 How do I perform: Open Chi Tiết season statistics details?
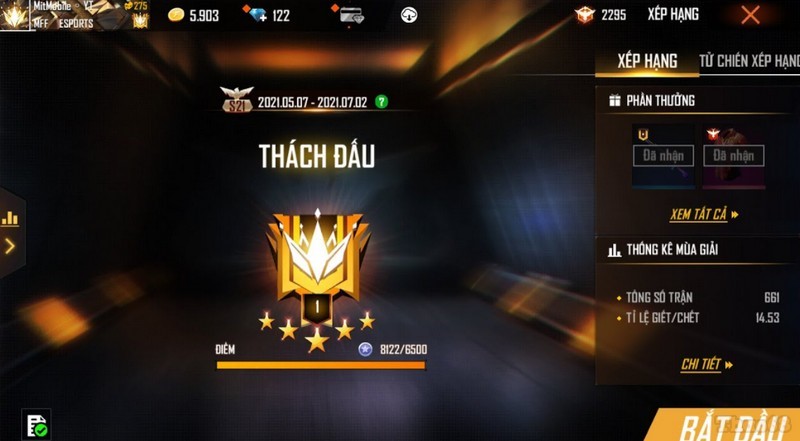click(x=706, y=365)
